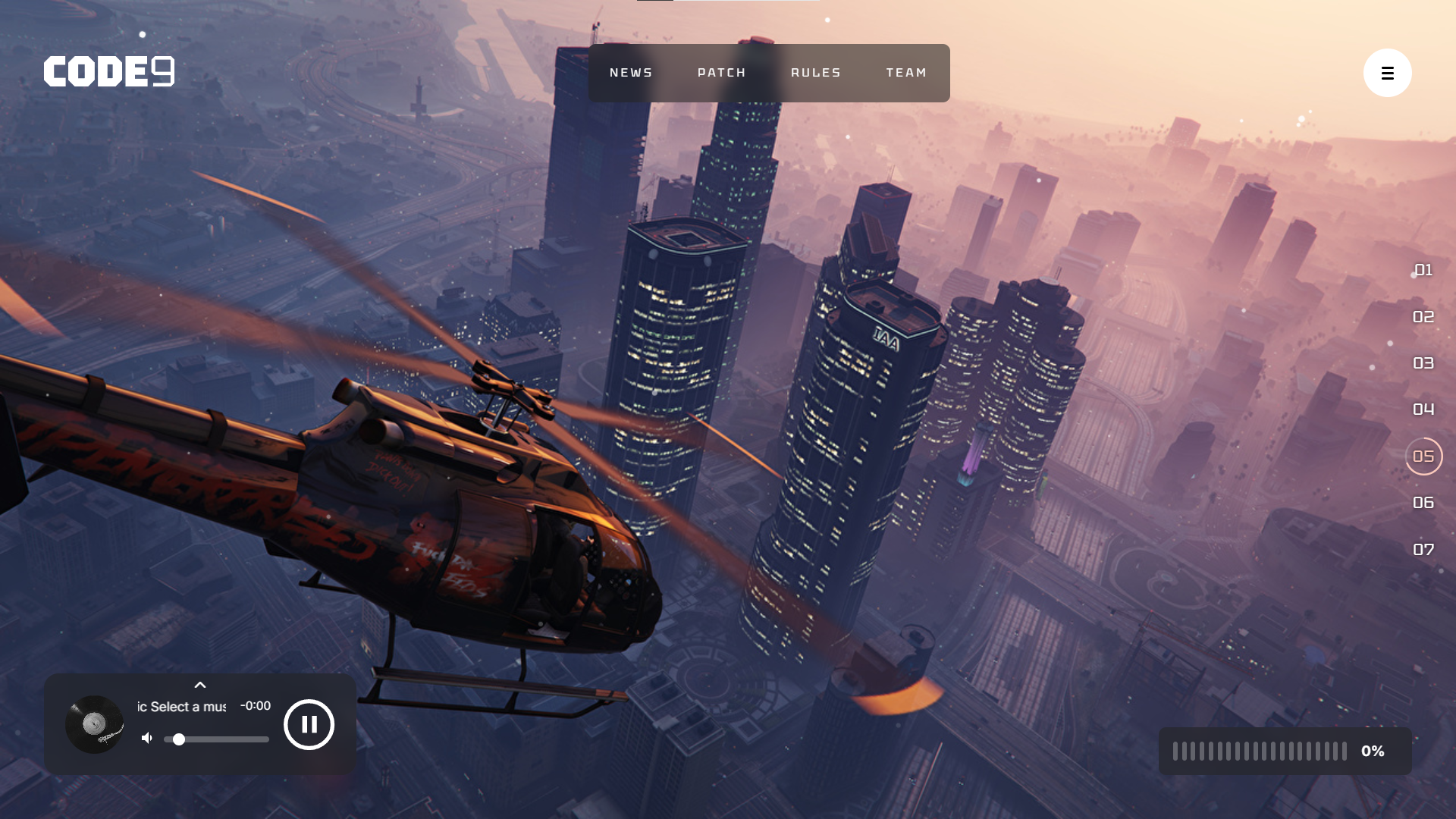The image size is (1456, 819).
Task: Click the CODE9 logo
Action: (x=108, y=71)
